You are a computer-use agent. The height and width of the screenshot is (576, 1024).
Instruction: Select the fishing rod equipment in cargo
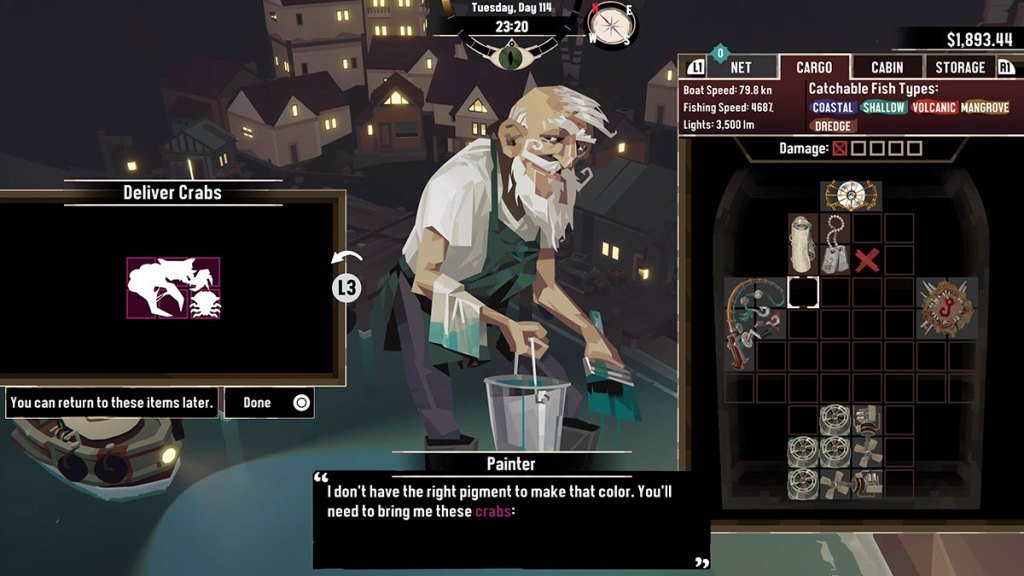755,322
